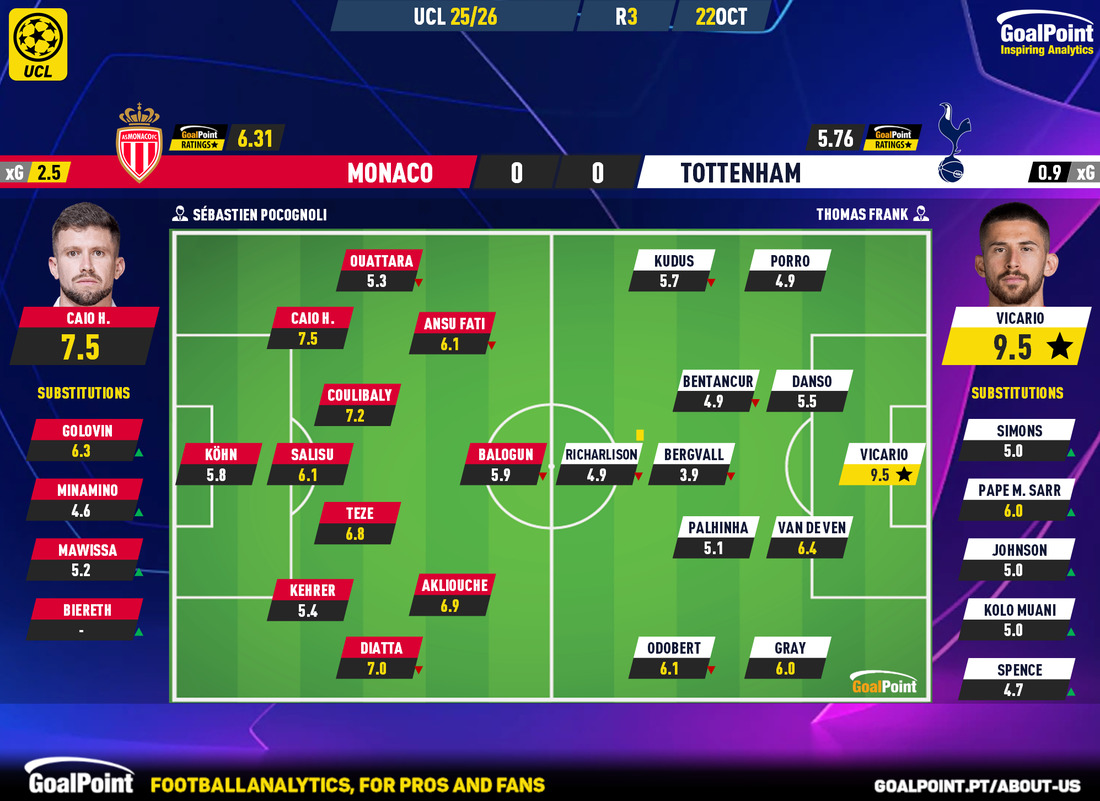The width and height of the screenshot is (1100, 801).
Task: Click the GoalPoint Inspiring Analytics logo
Action: (1044, 37)
